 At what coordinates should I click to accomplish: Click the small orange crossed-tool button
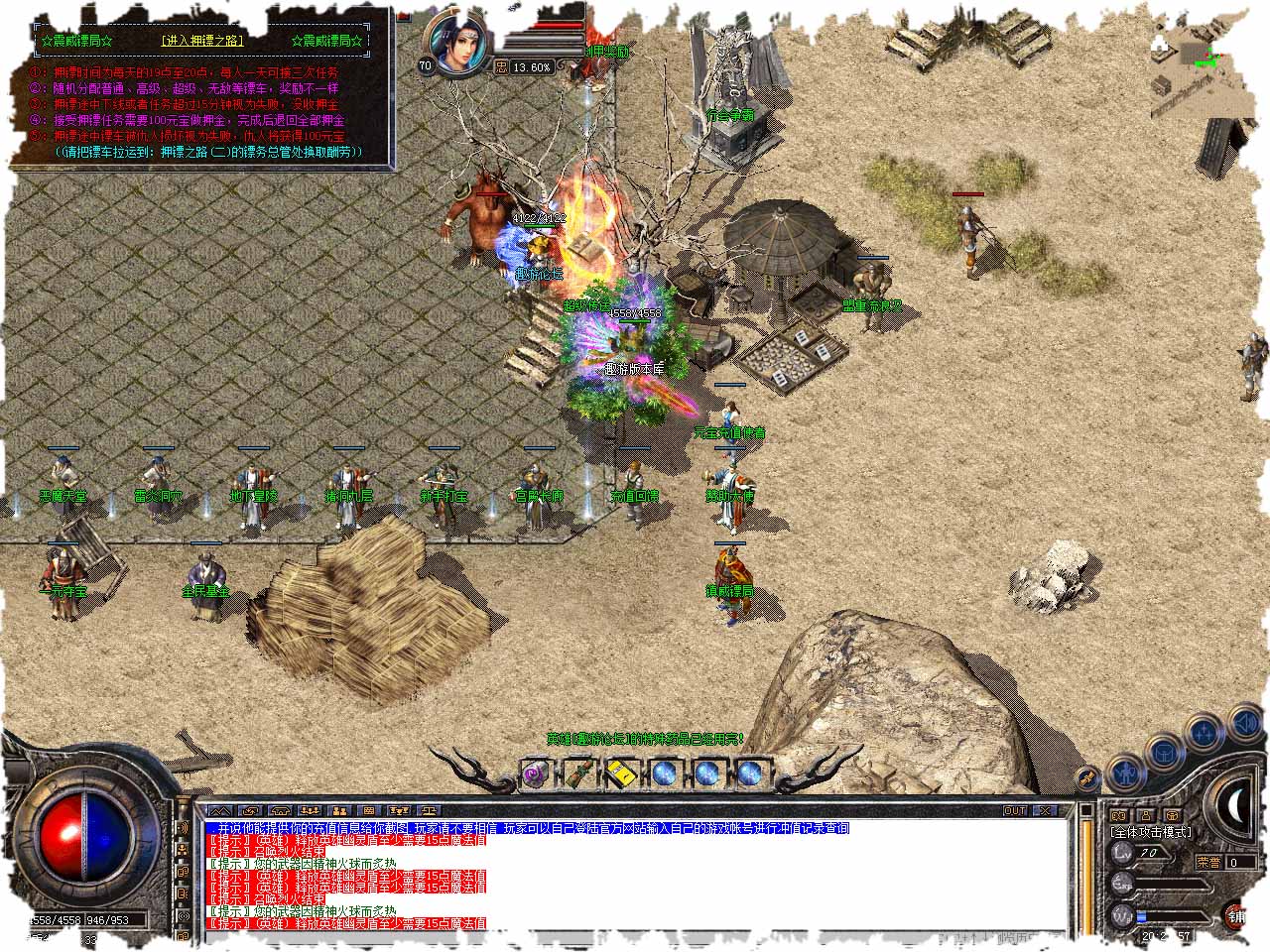pos(1086,776)
